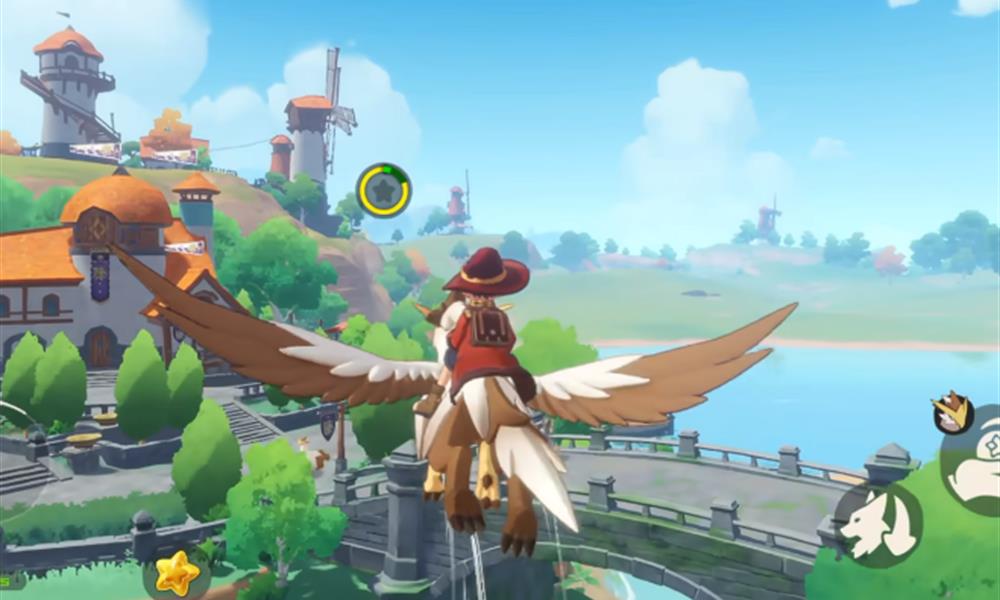1000x600 pixels.
Task: Open the gold star button
Action: click(178, 573)
